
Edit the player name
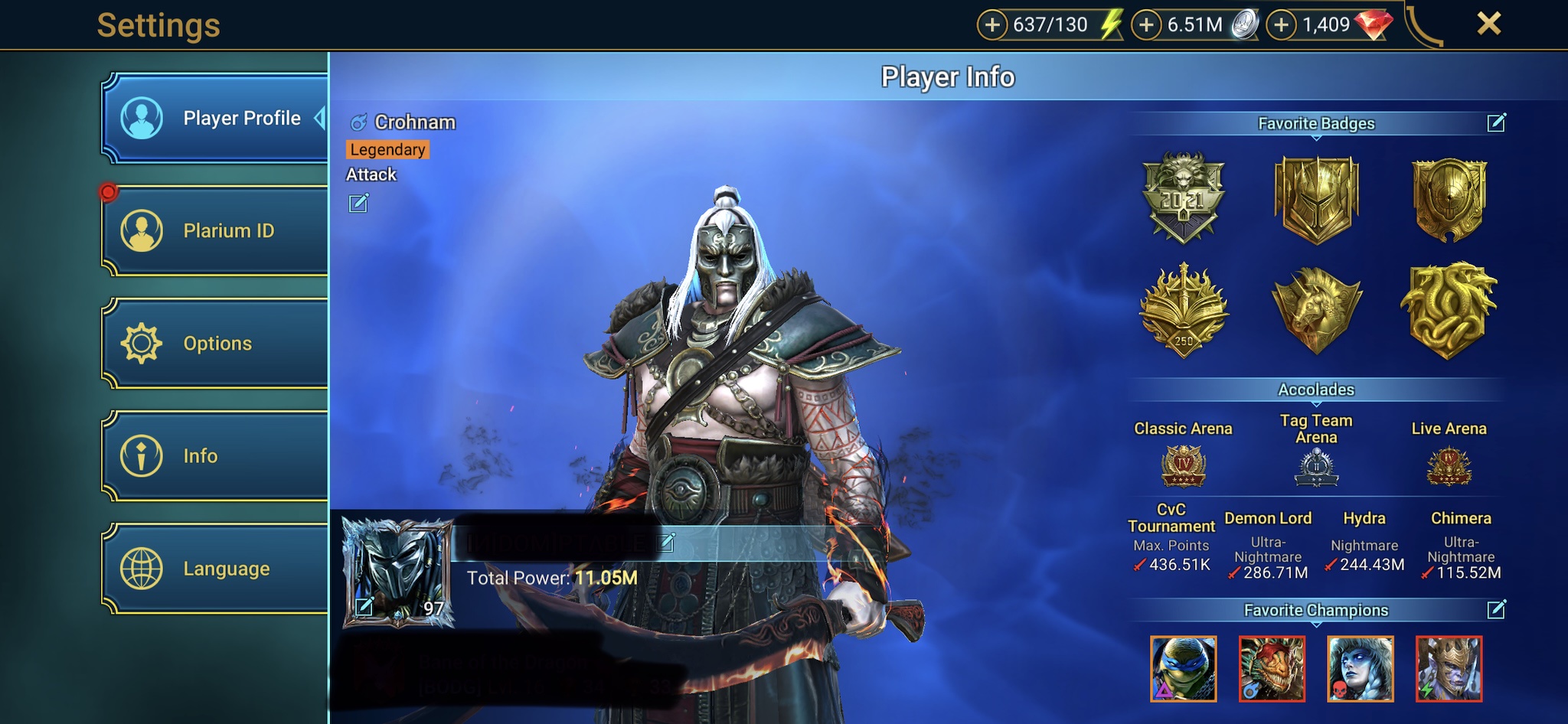coord(667,543)
